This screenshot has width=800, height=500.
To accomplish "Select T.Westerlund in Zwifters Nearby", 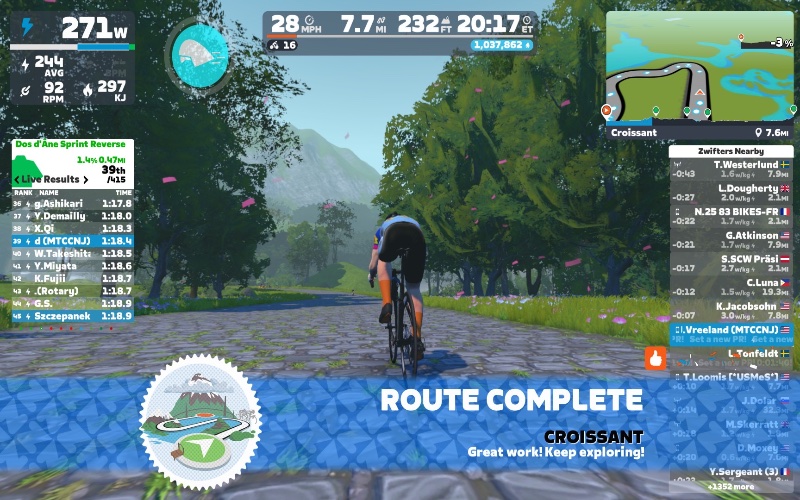I will click(x=730, y=169).
